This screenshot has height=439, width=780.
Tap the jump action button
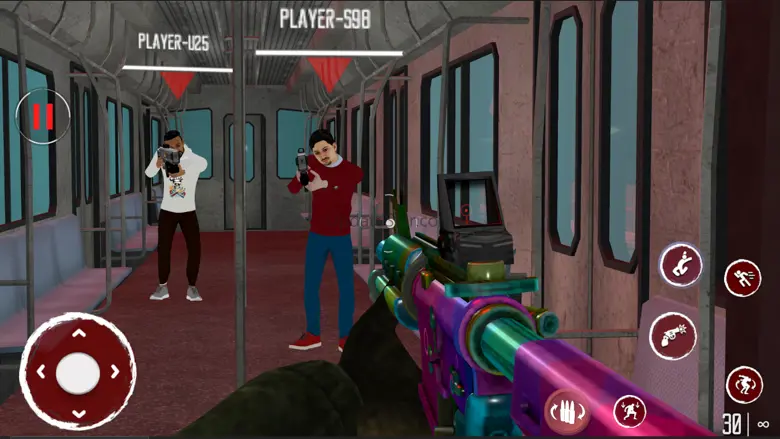tap(629, 410)
